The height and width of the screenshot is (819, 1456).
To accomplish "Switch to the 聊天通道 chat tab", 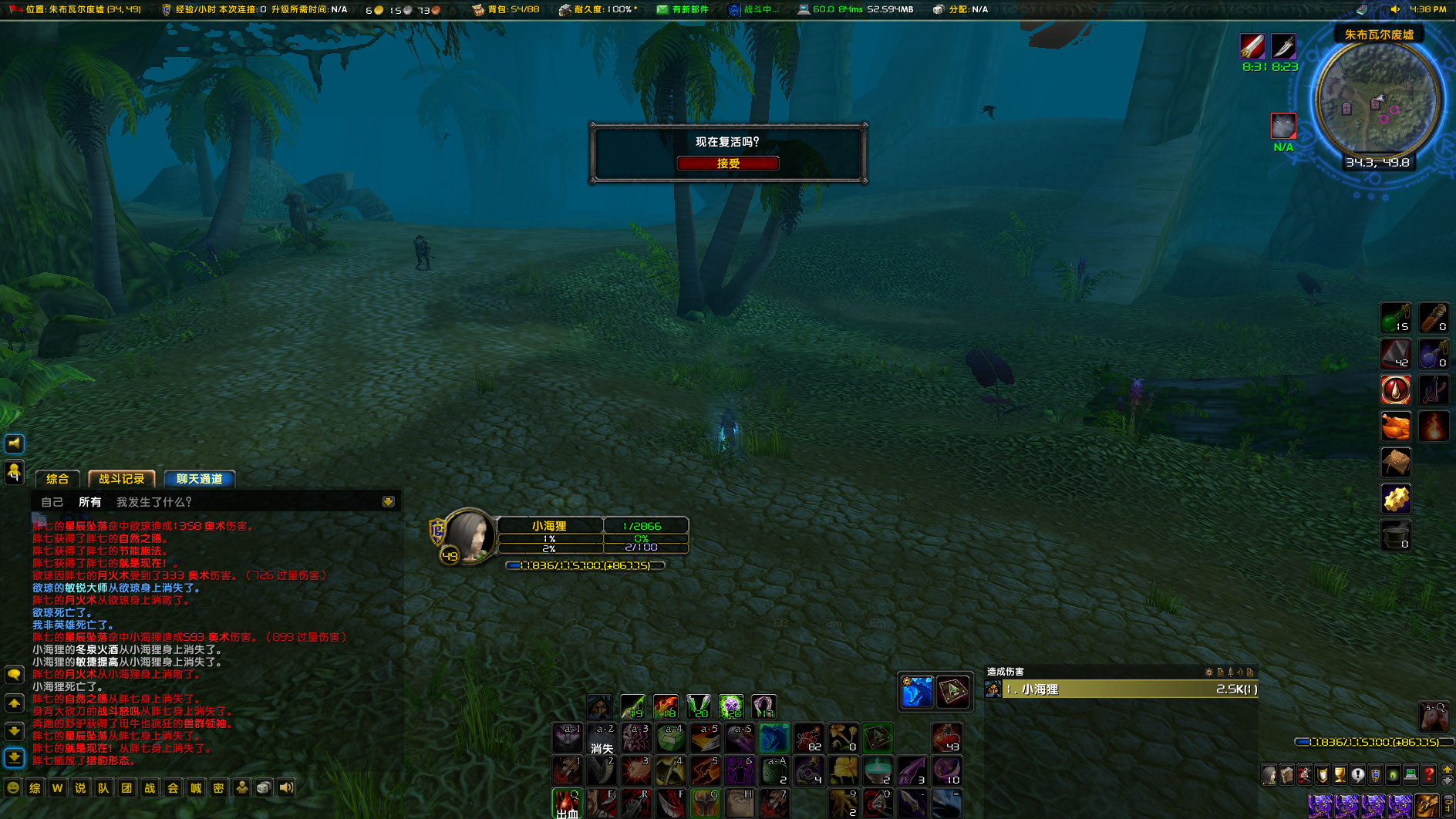I will 197,480.
